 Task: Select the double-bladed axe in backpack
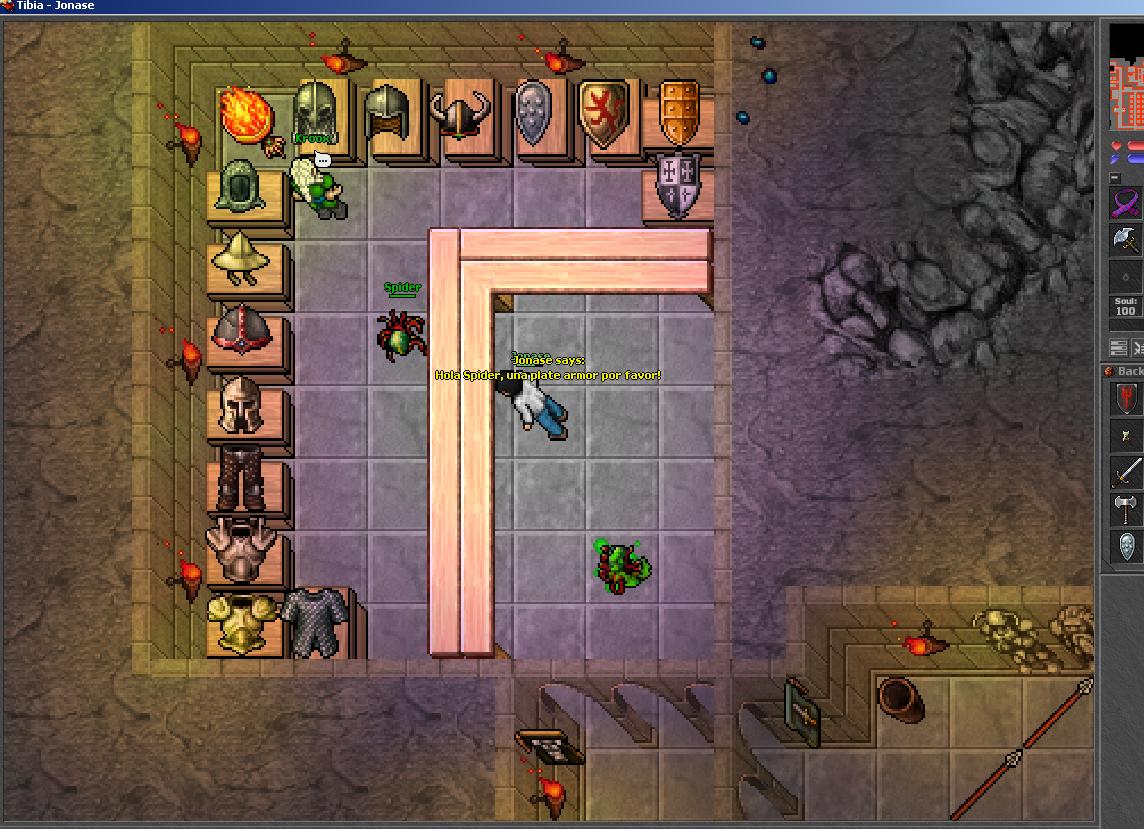(x=1127, y=508)
